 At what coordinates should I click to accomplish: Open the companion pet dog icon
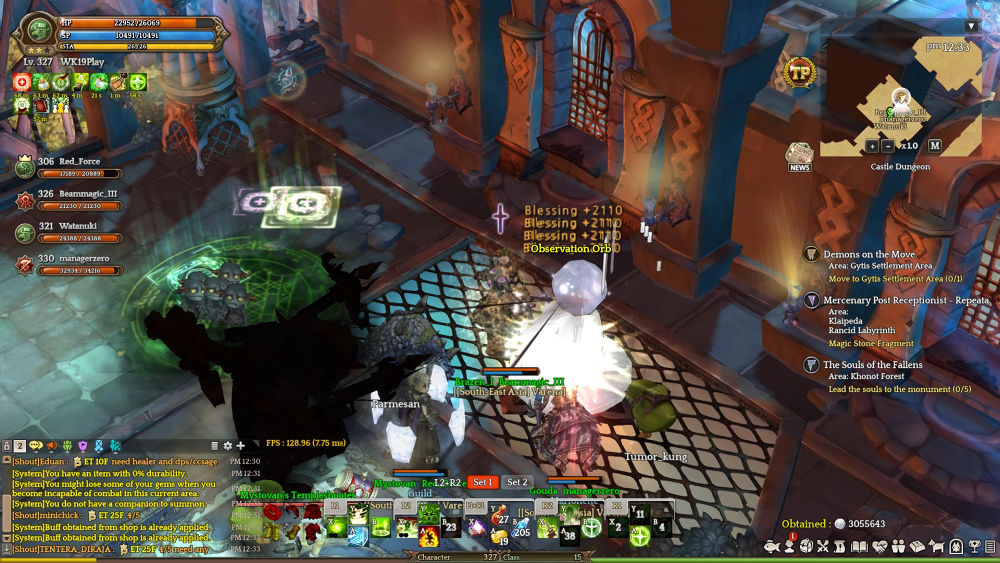936,547
